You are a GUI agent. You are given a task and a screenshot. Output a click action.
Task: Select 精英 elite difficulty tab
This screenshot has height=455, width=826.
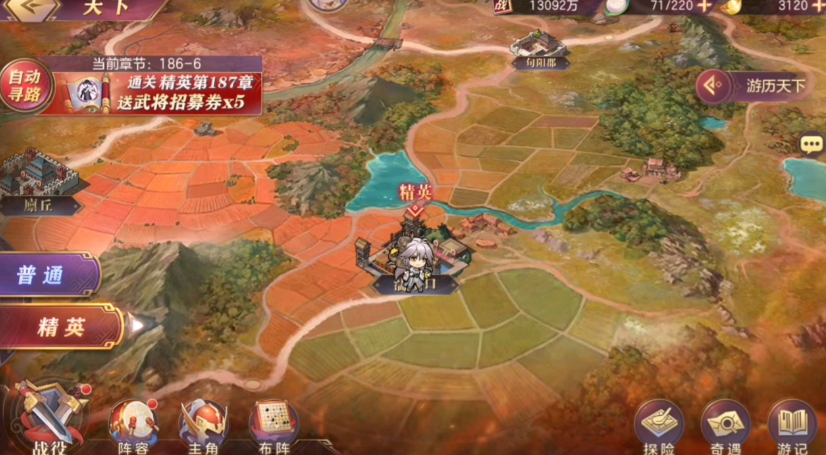60,327
